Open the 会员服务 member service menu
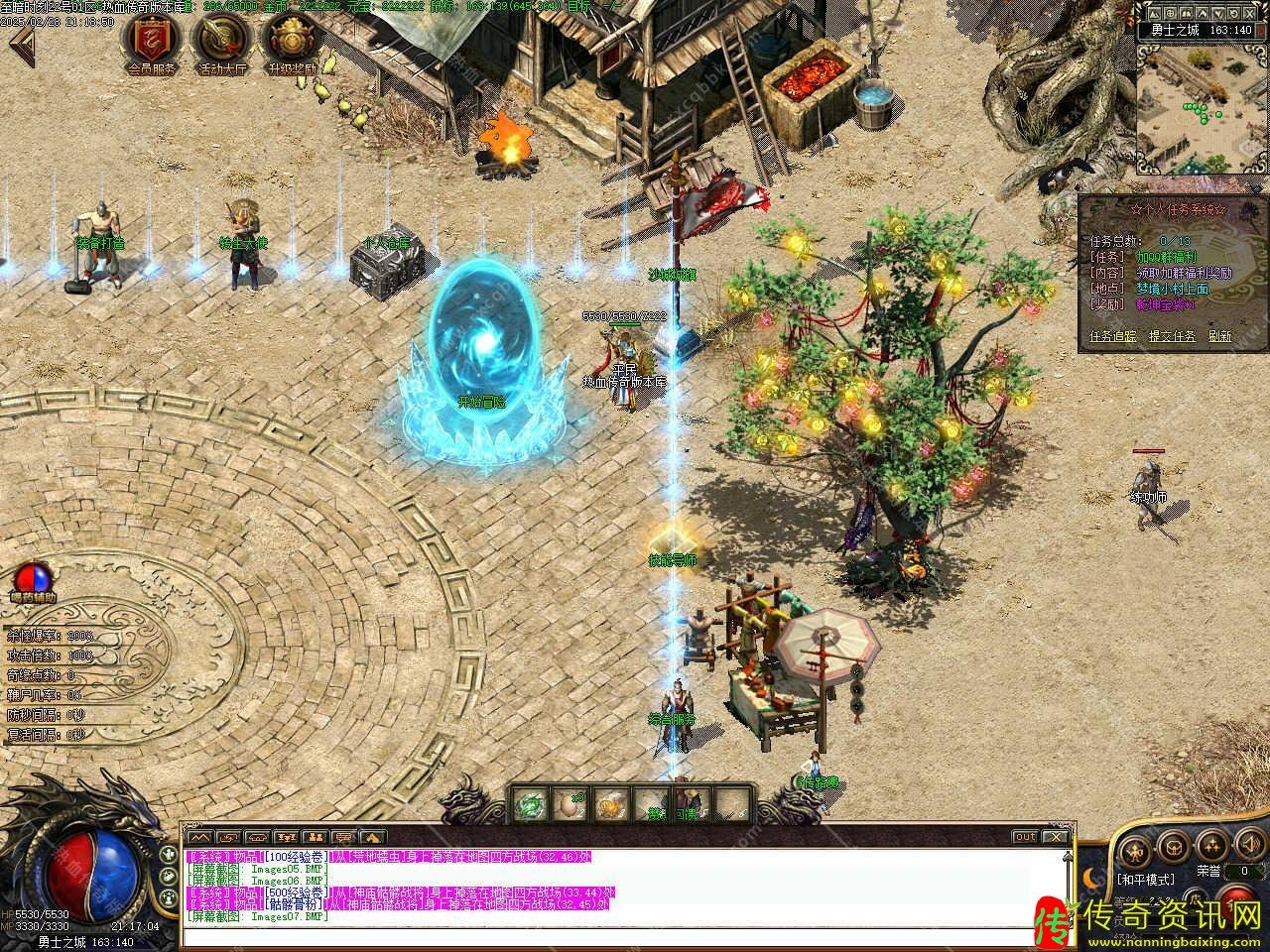Viewport: 1270px width, 952px height. 151,42
